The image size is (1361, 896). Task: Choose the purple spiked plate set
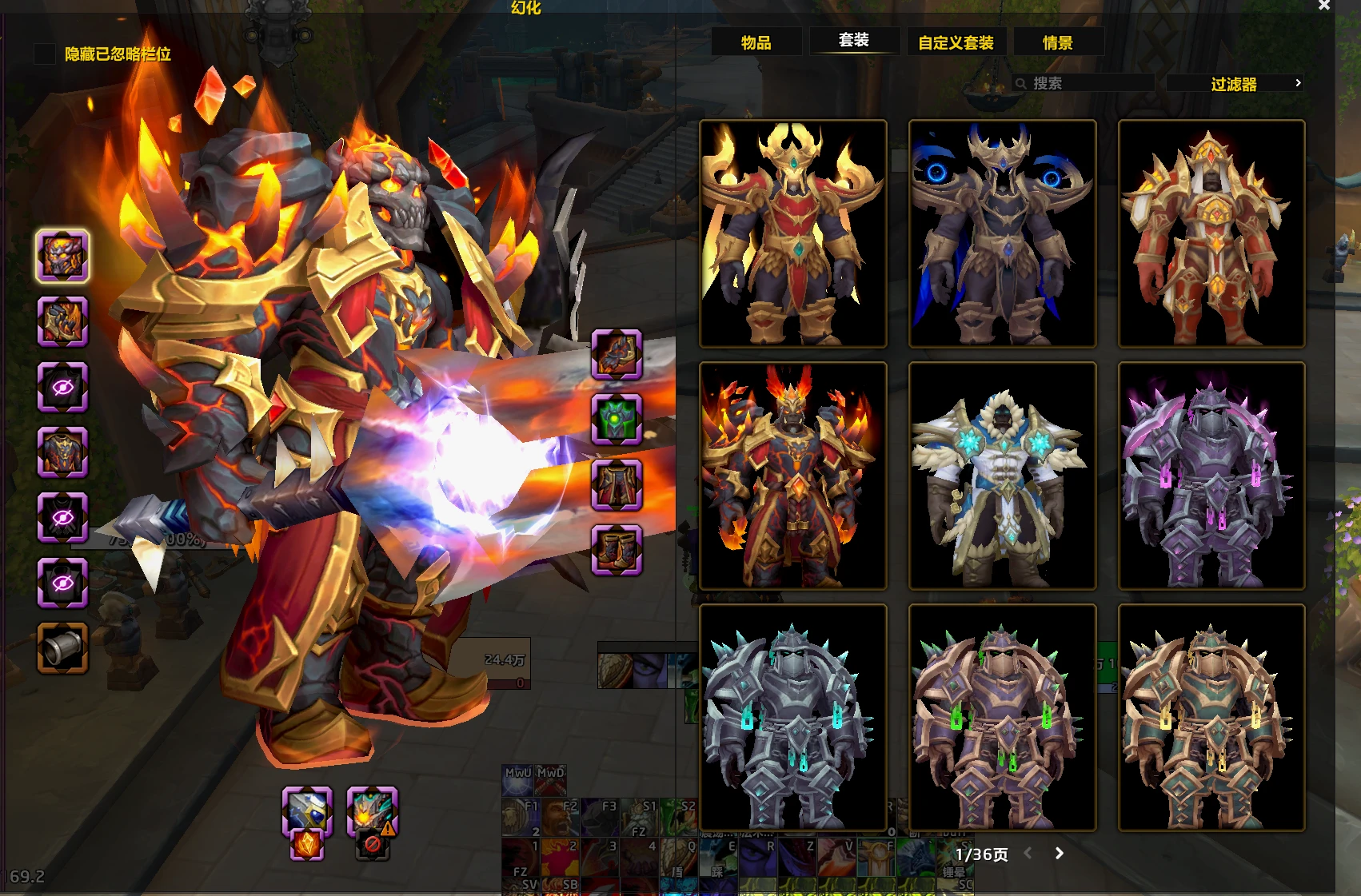click(1211, 476)
